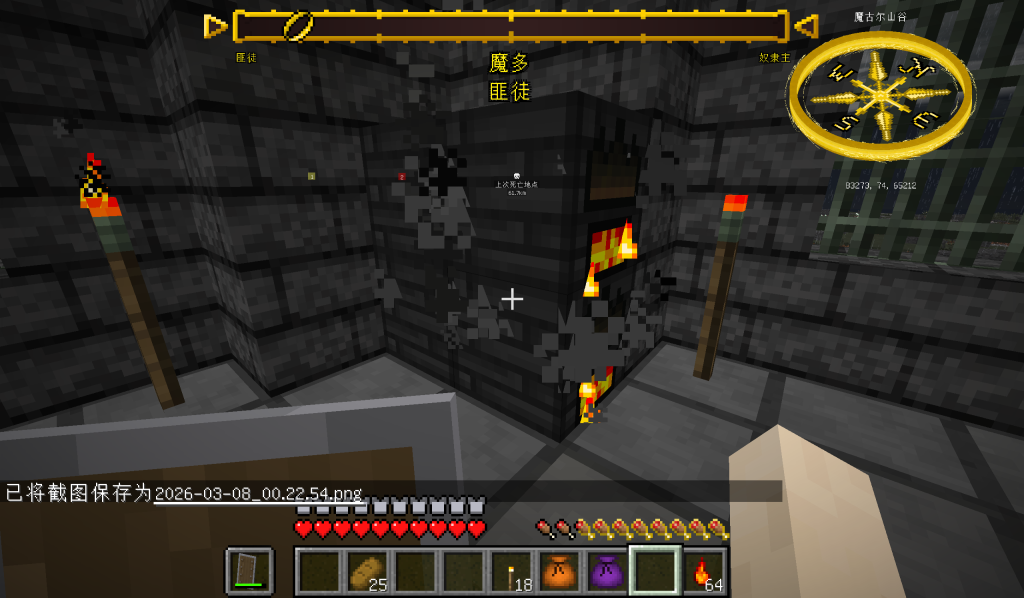Screen dimensions: 1024x598
Task: Click the gold ring marker on alignment bar
Action: (x=299, y=26)
